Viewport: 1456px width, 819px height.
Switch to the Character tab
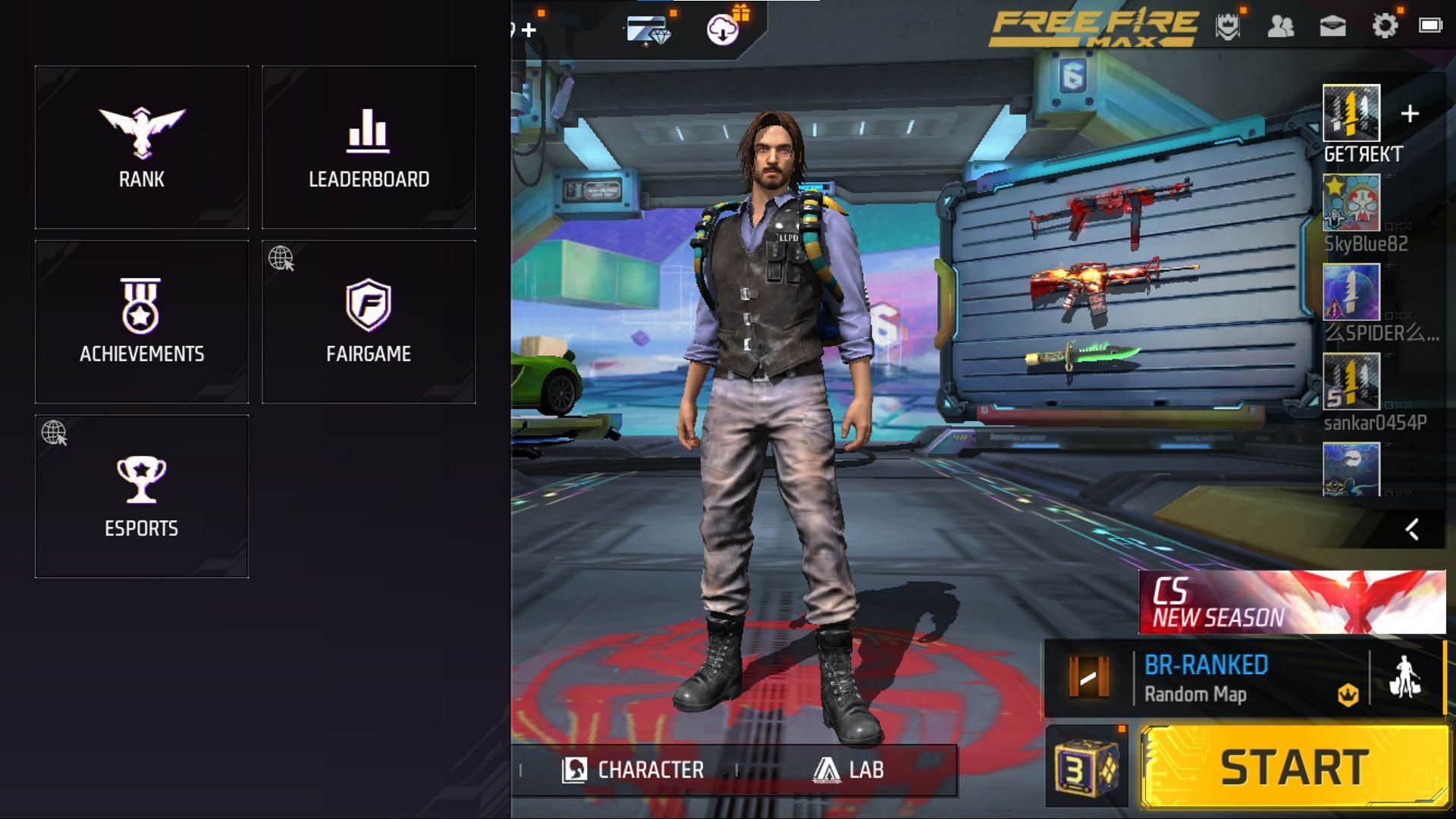click(635, 769)
